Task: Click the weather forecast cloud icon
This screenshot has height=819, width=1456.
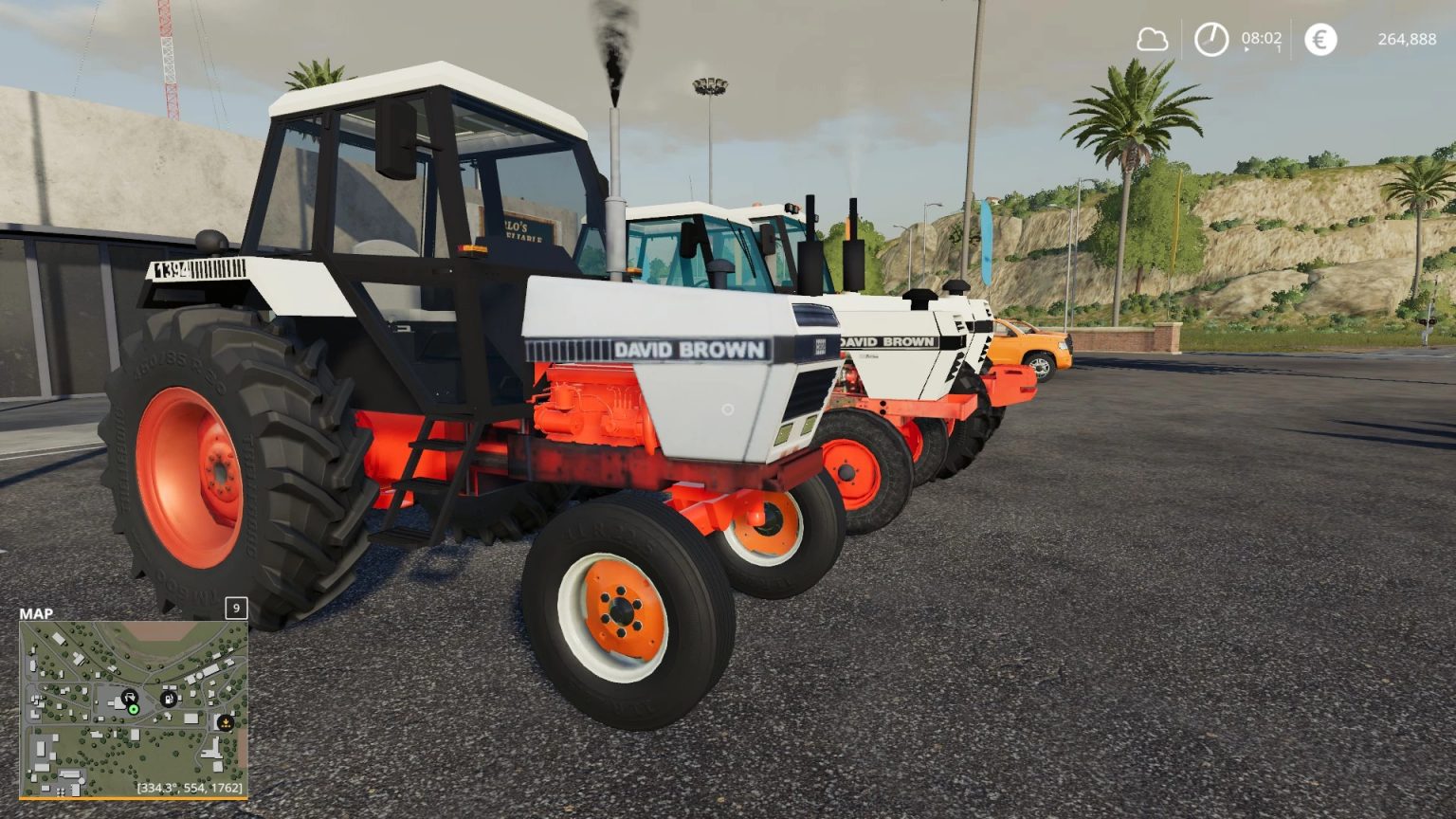Action: 1154,39
